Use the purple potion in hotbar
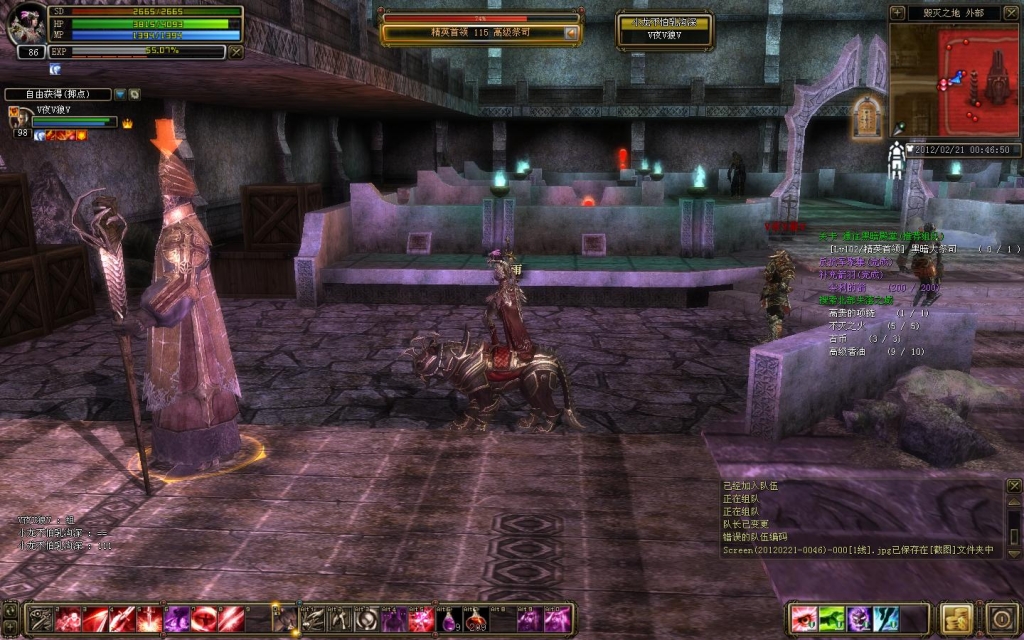 click(448, 620)
